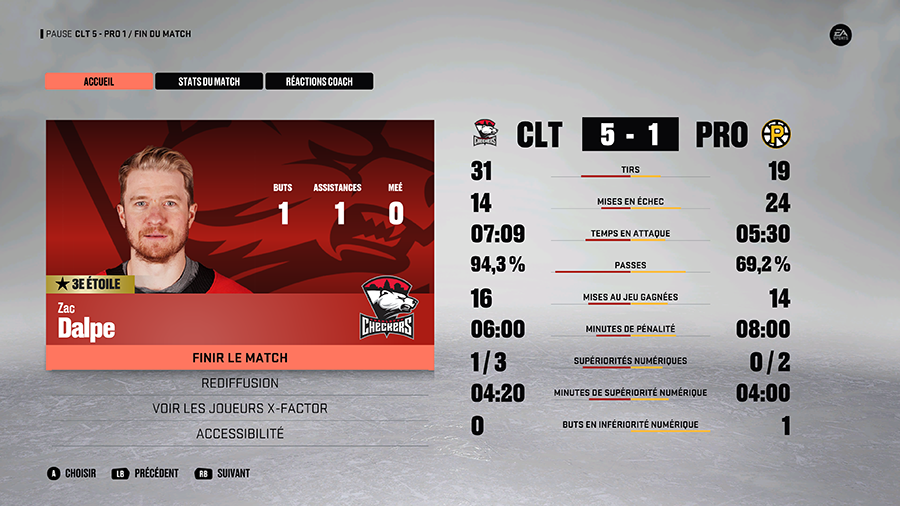Screen dimensions: 900x506
Task: Open the Accessibilité menu
Action: 239,434
